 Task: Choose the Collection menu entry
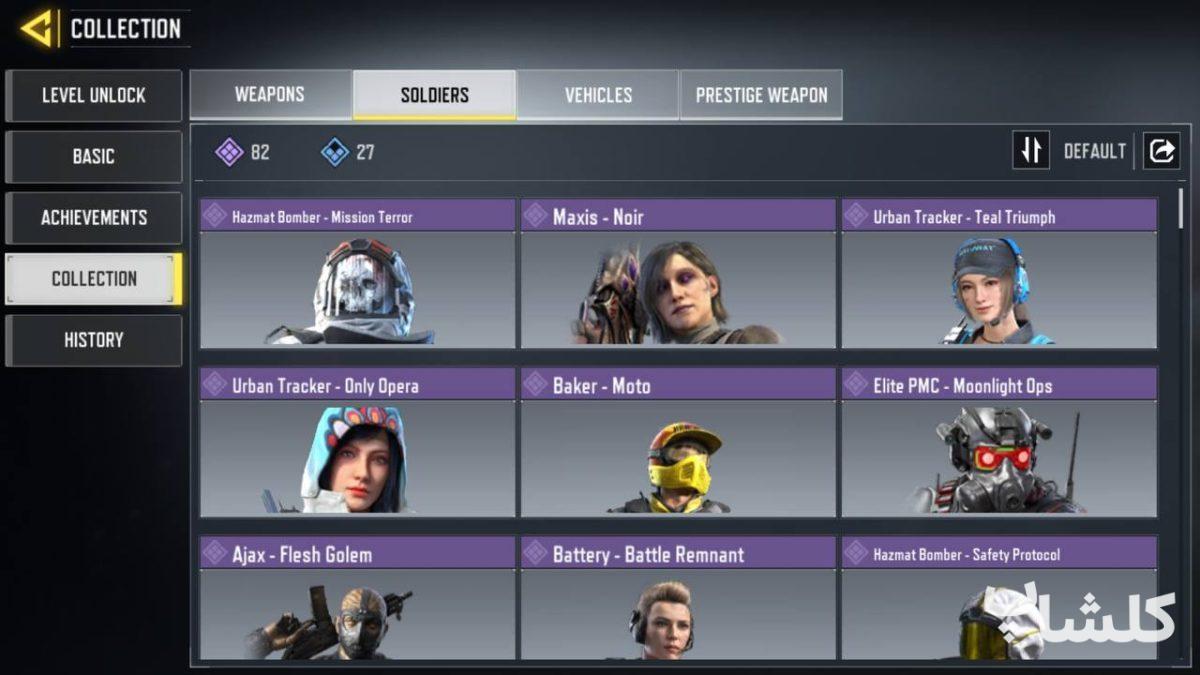(x=93, y=279)
